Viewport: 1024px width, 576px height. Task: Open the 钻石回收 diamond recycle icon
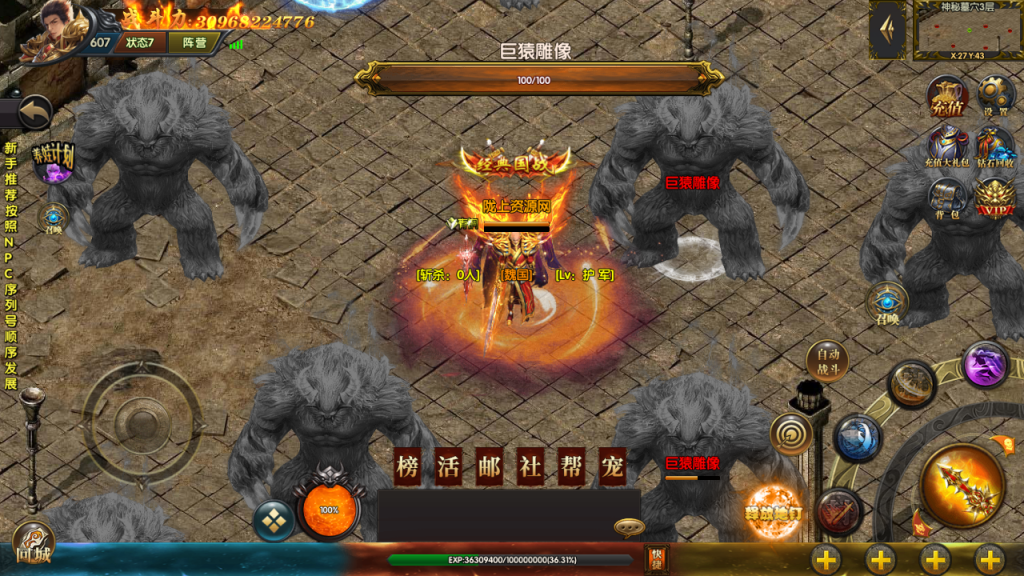(995, 145)
